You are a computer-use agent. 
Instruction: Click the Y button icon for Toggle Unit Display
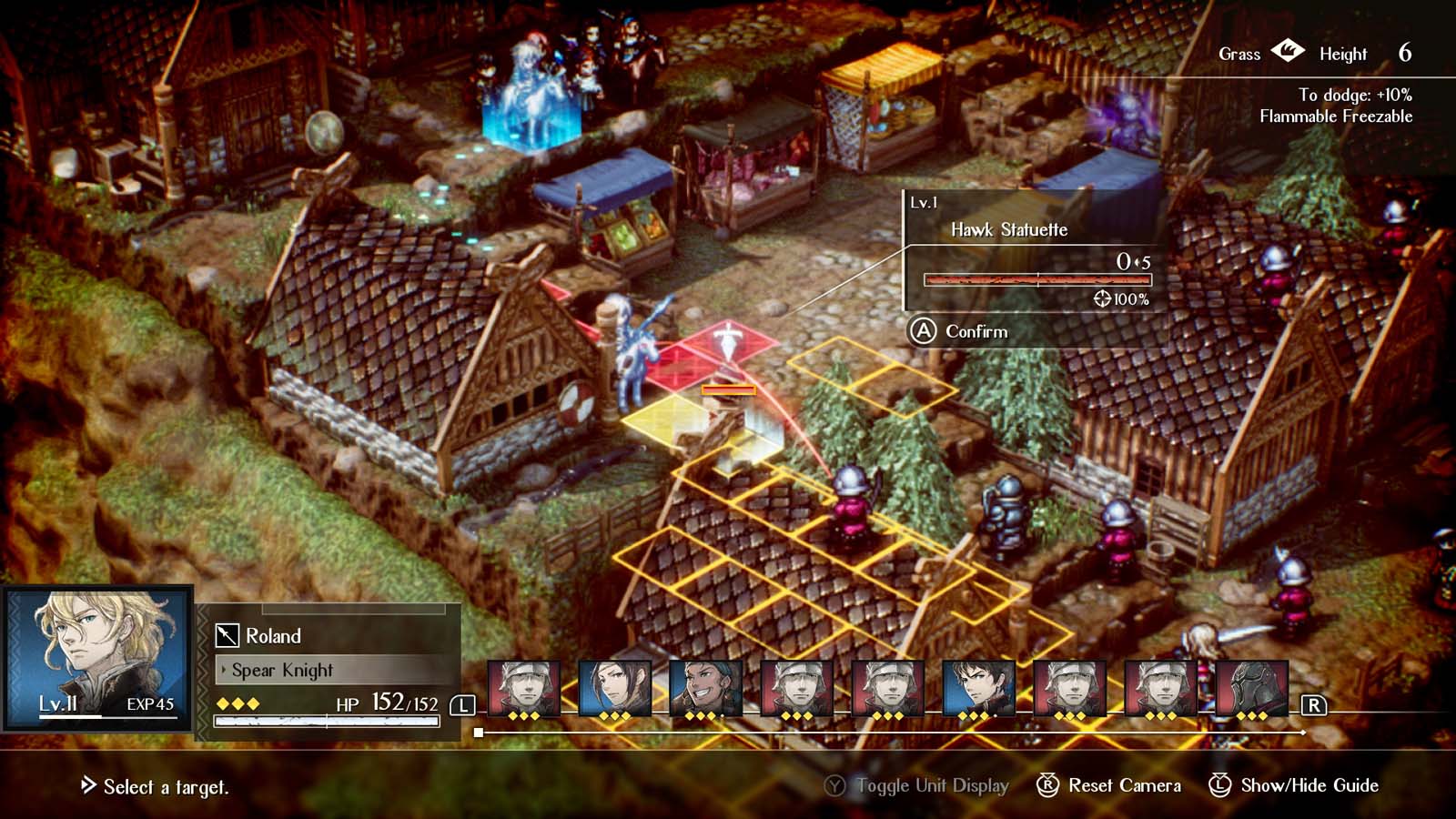(x=836, y=784)
